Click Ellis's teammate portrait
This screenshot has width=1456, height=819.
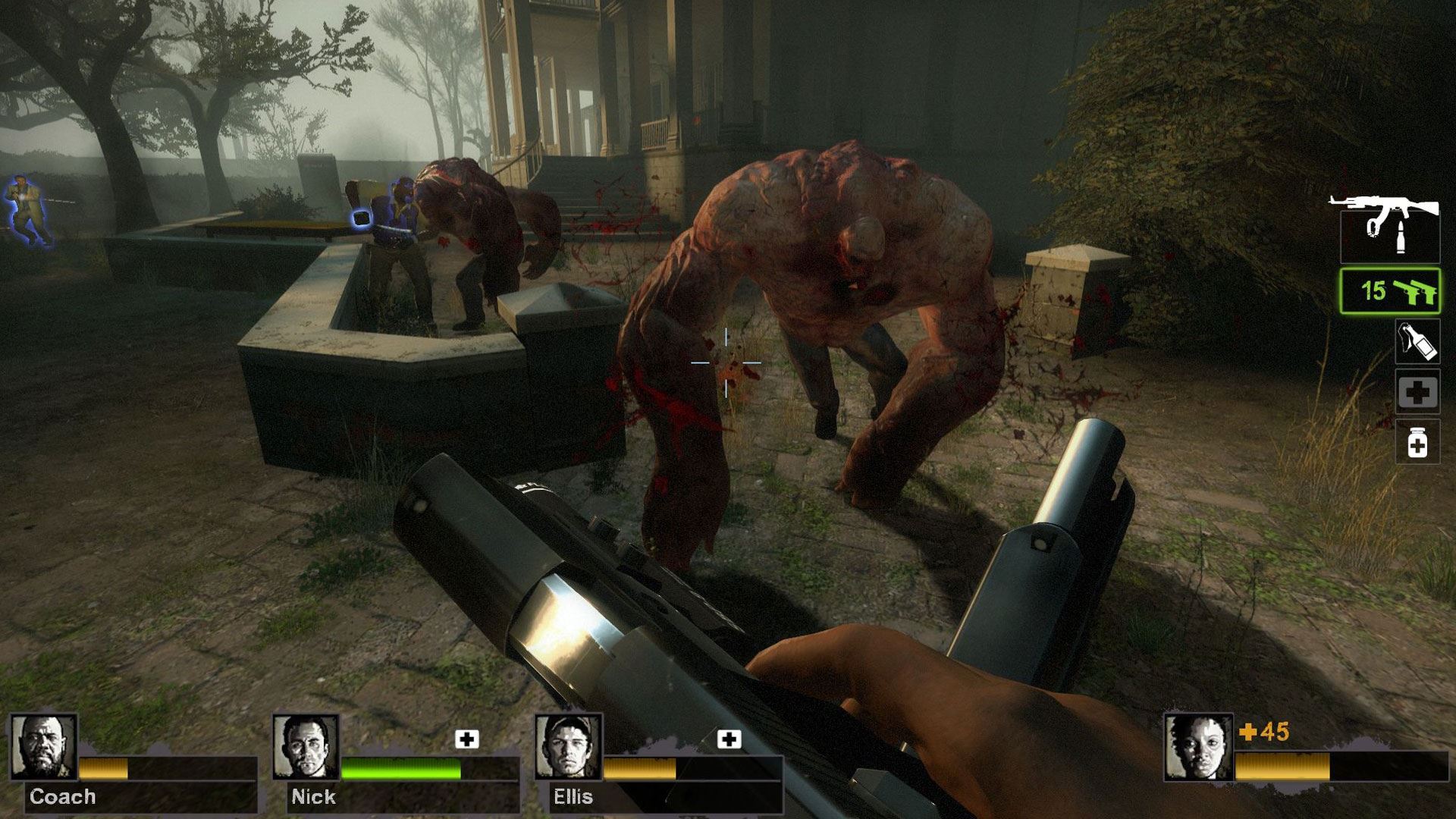click(568, 747)
